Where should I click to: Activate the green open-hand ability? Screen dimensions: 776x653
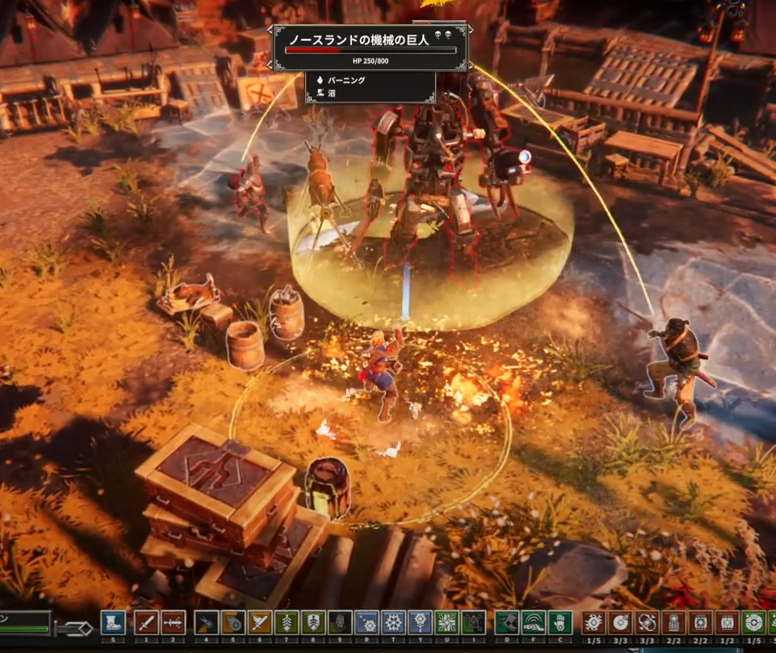[560, 622]
